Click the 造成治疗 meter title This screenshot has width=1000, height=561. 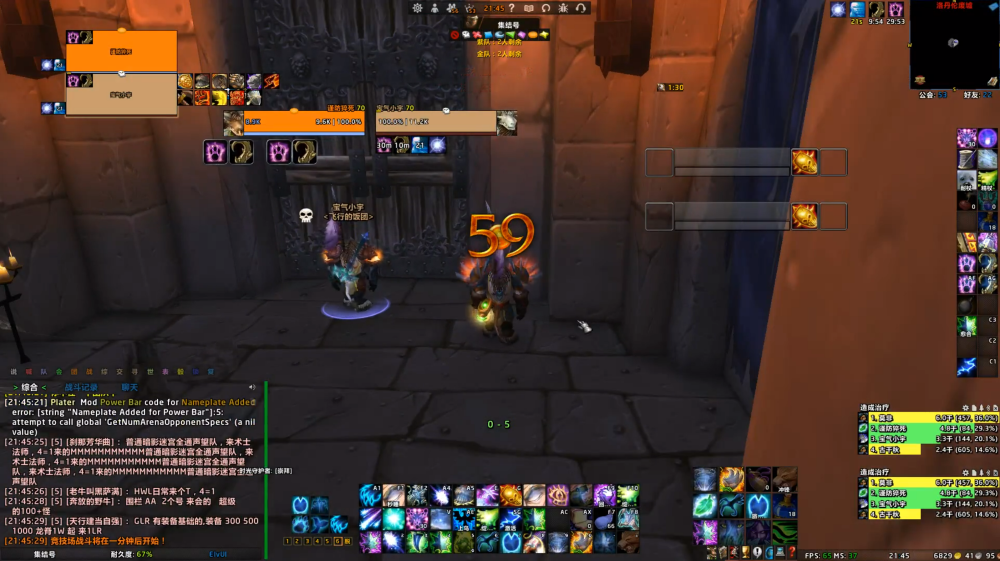pyautogui.click(x=875, y=407)
